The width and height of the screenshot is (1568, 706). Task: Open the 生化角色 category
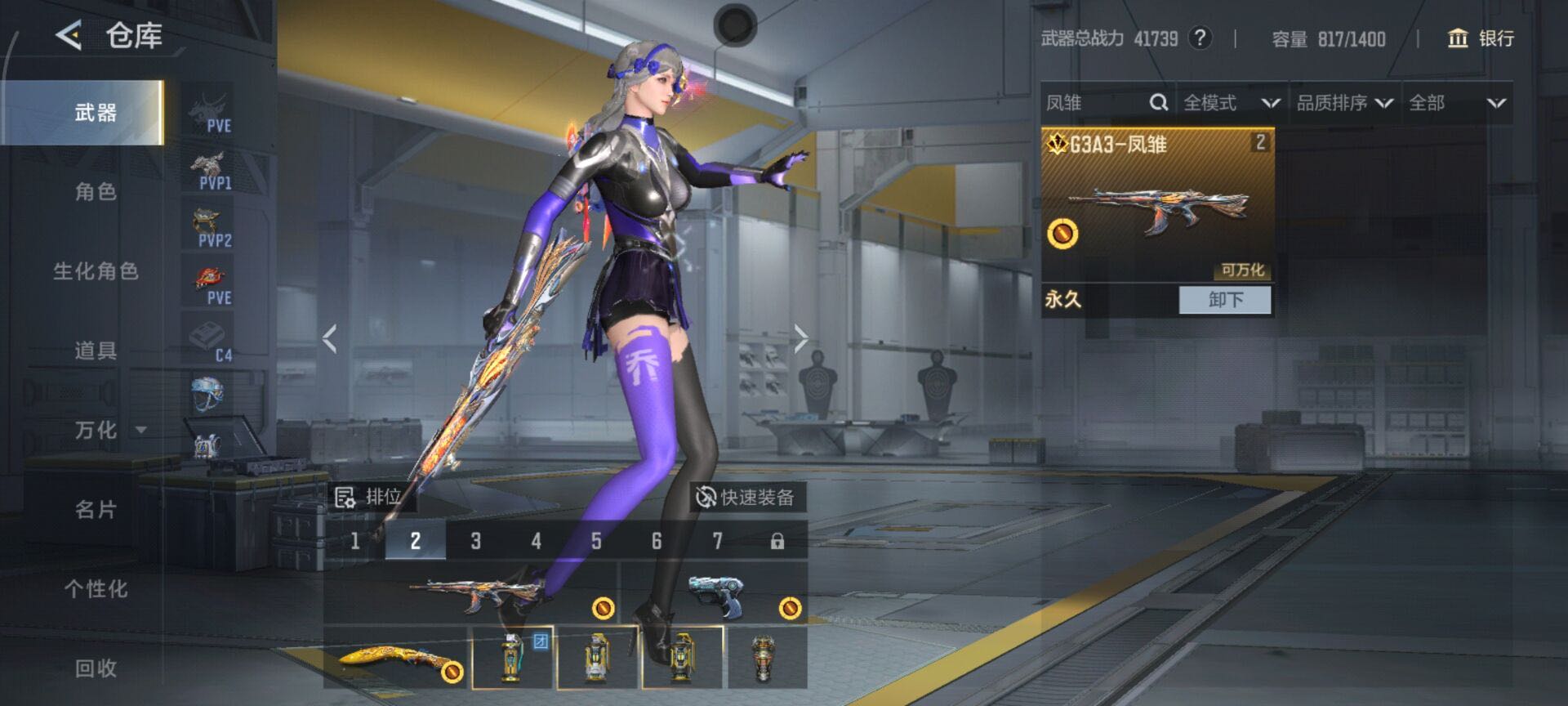[96, 271]
